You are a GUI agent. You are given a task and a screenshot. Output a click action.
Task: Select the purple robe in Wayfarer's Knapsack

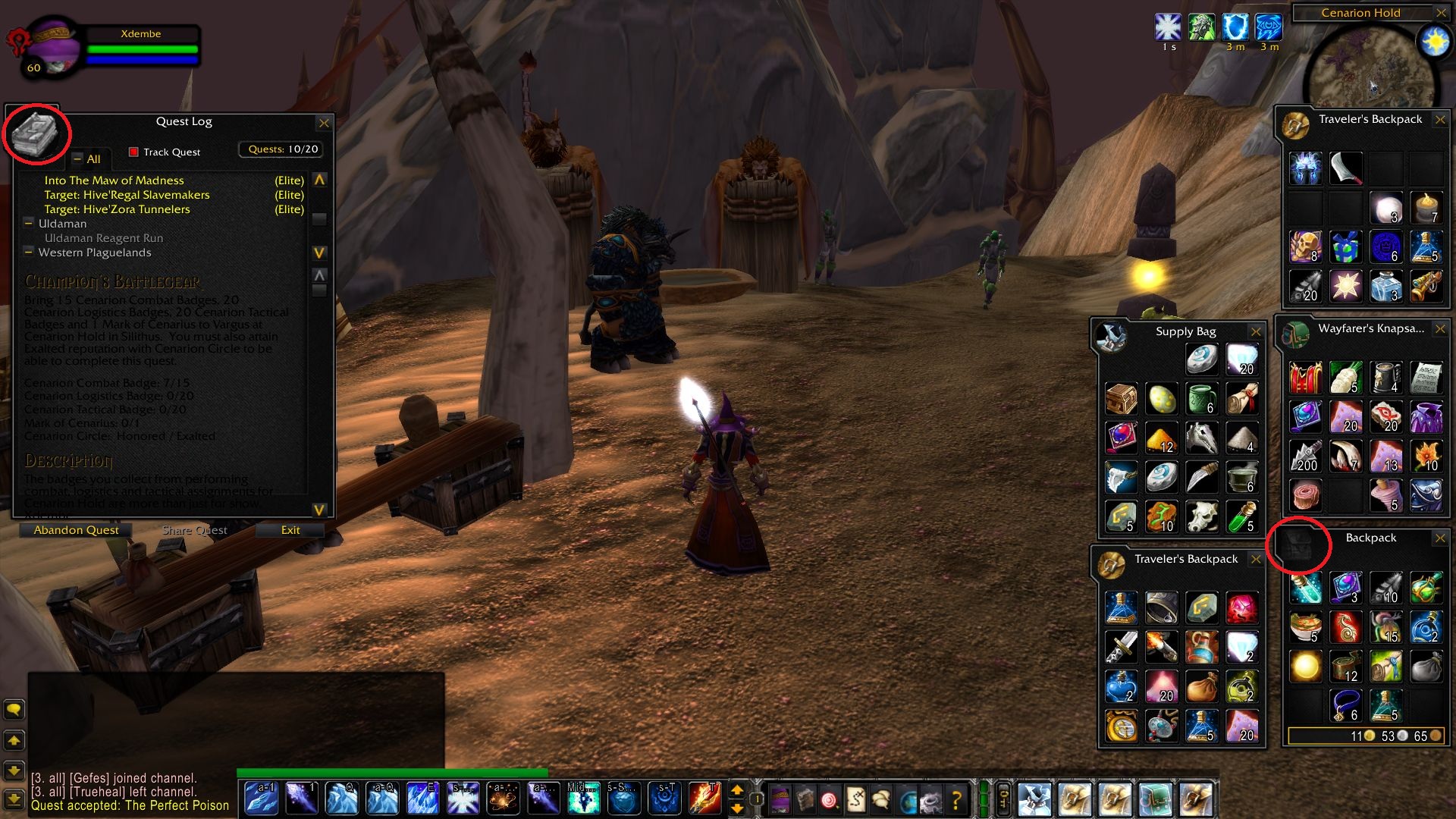coord(1426,416)
